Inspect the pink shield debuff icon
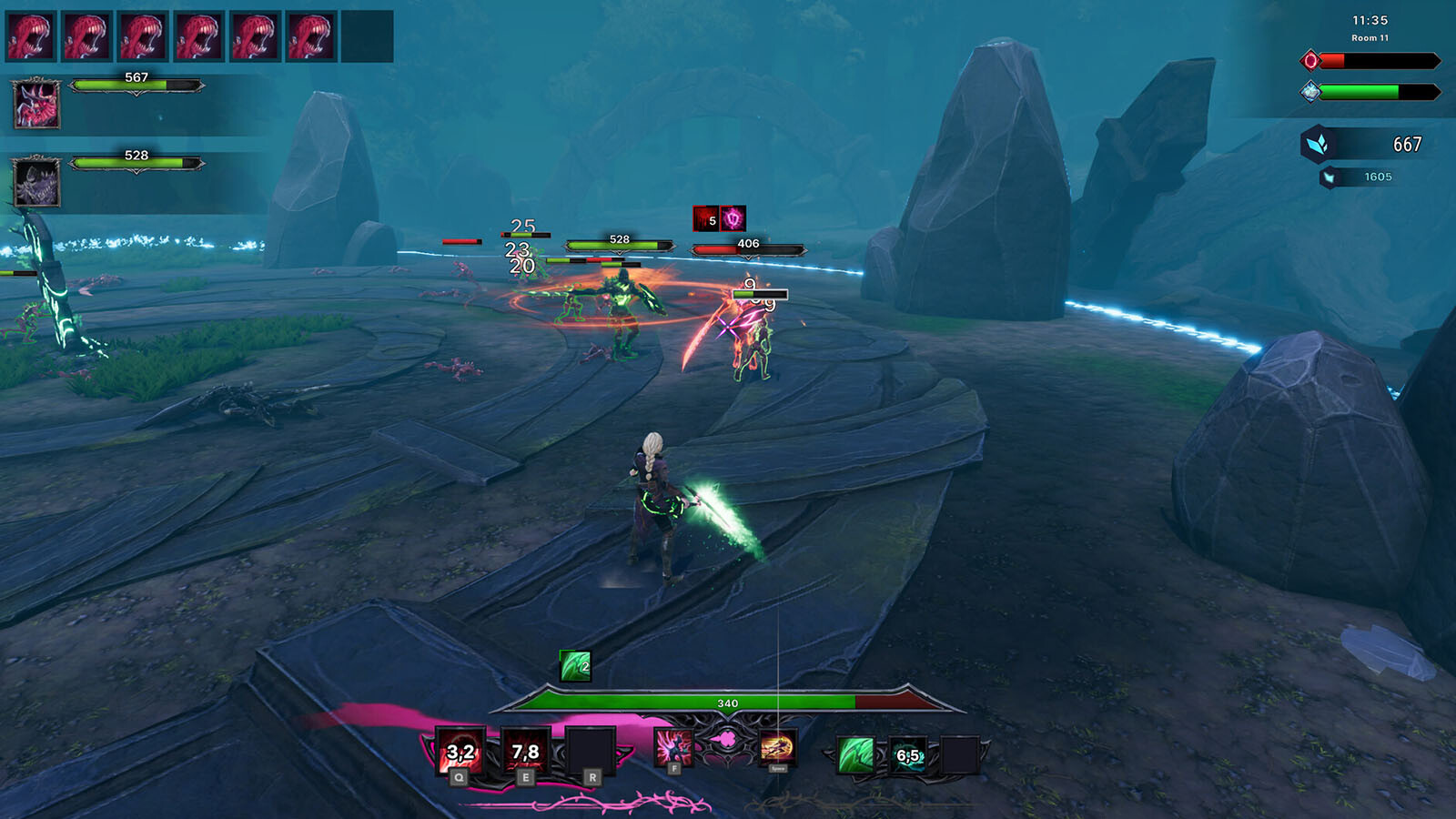The width and height of the screenshot is (1456, 819). click(x=733, y=218)
